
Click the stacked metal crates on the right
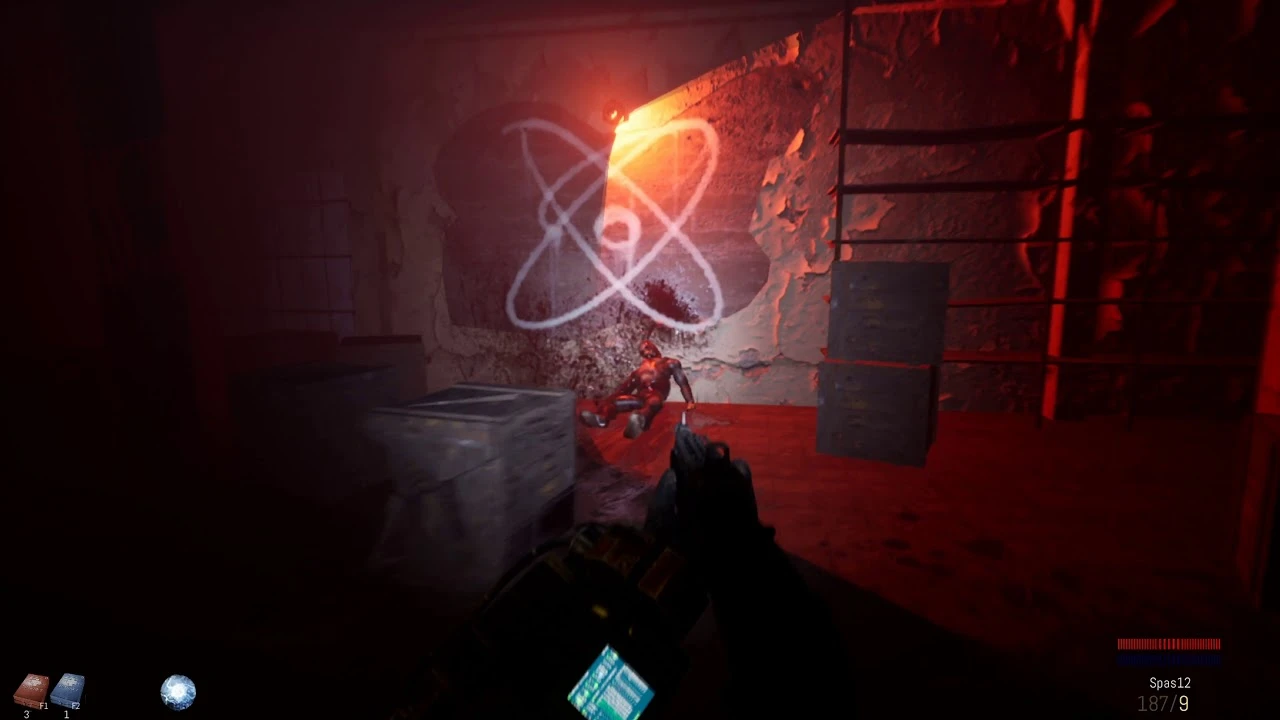880,360
